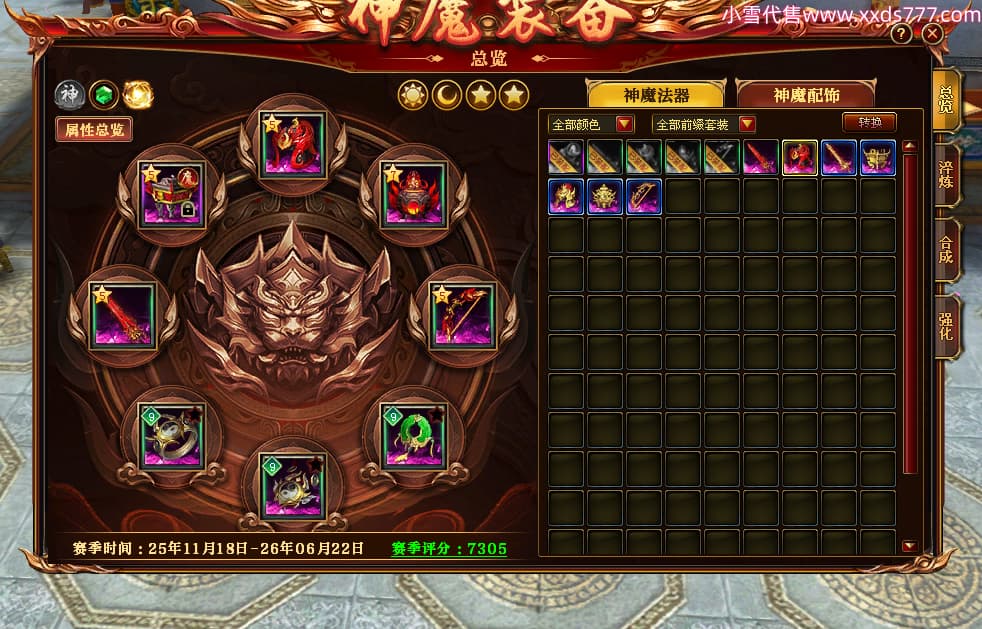Image resolution: width=982 pixels, height=629 pixels.
Task: Switch to the 神魔配饰 tab
Action: pos(805,95)
